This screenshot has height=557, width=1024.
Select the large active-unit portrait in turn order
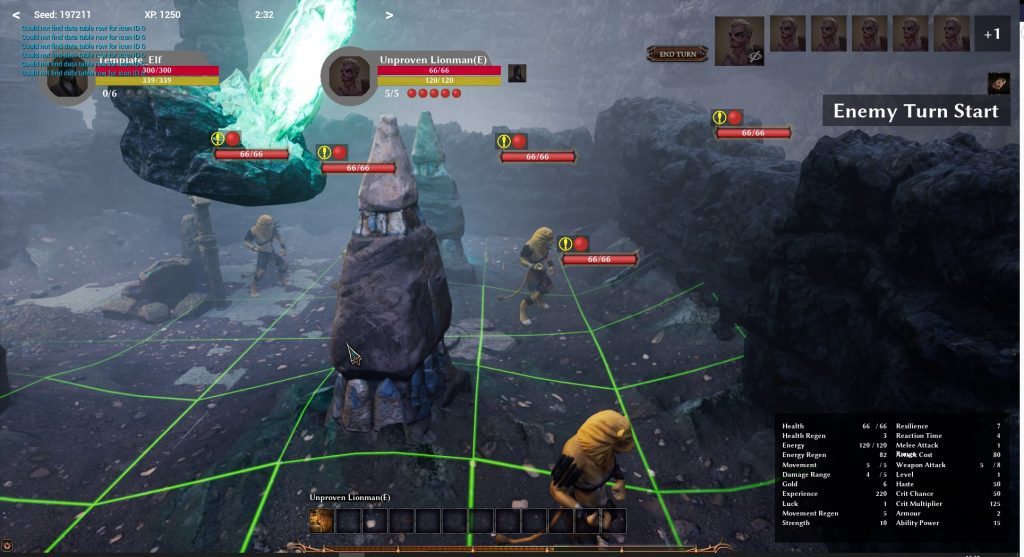point(739,40)
